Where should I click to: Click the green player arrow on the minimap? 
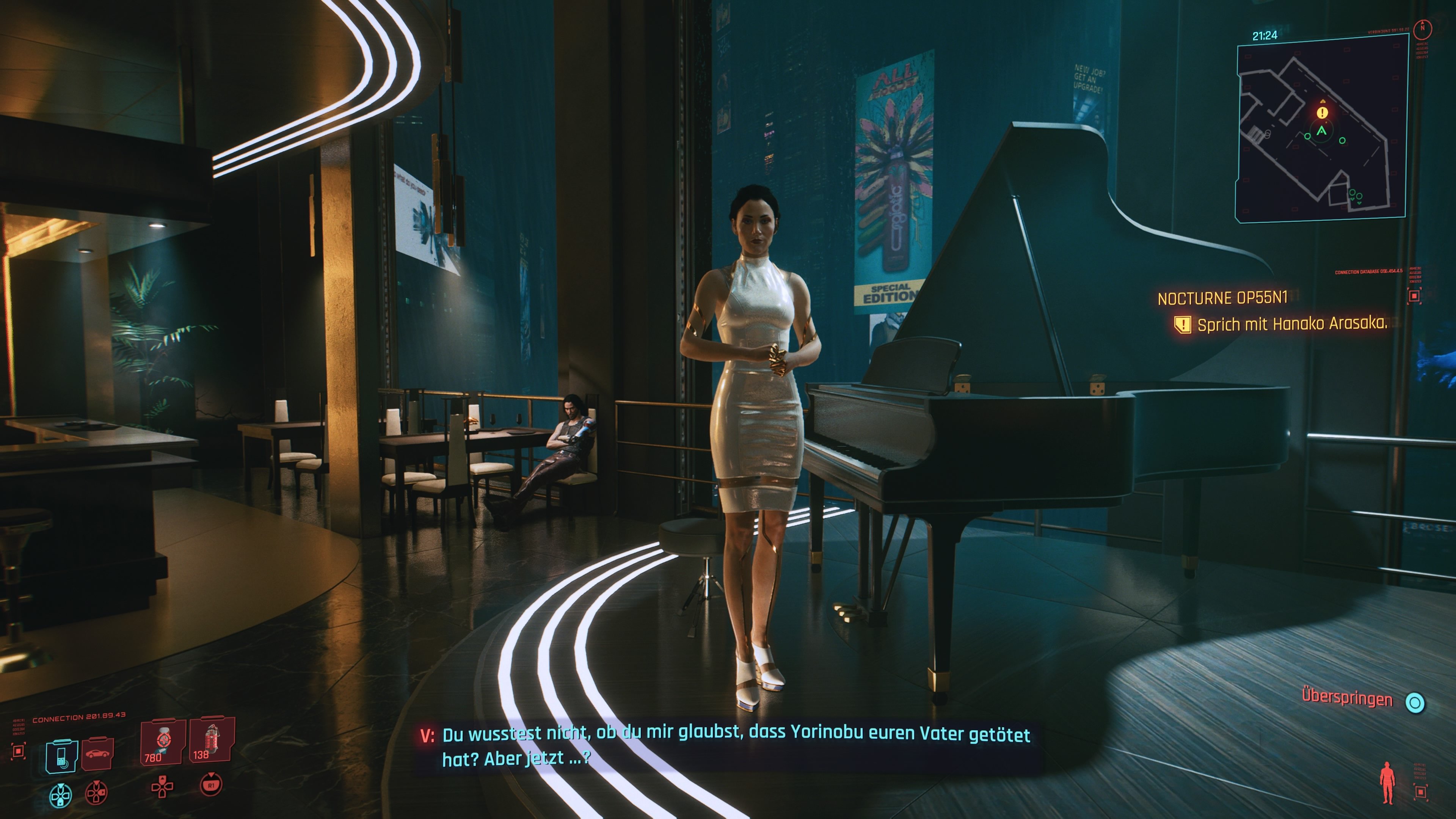pyautogui.click(x=1321, y=131)
